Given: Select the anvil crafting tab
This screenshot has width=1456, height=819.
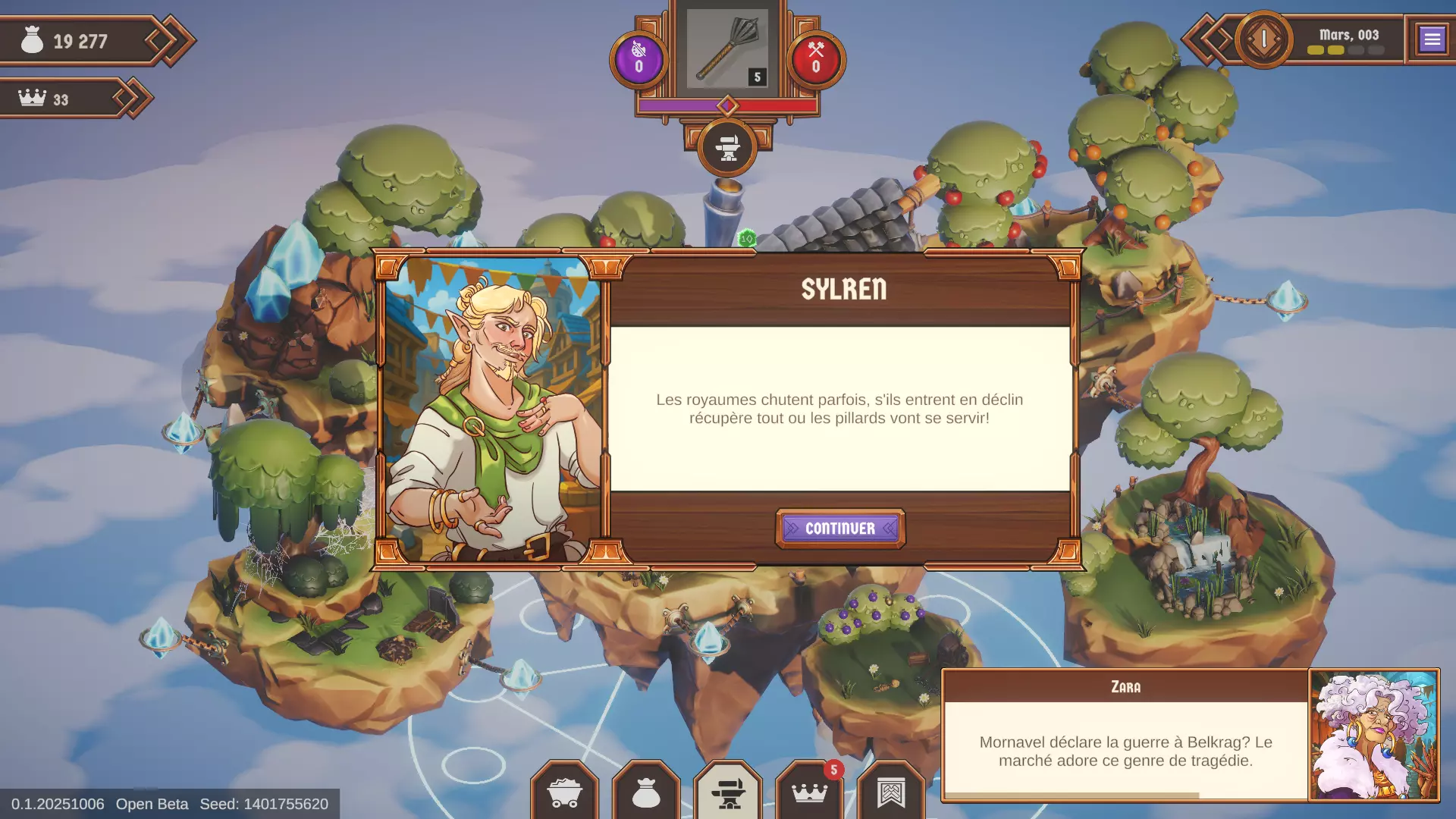Looking at the screenshot, I should (x=728, y=793).
